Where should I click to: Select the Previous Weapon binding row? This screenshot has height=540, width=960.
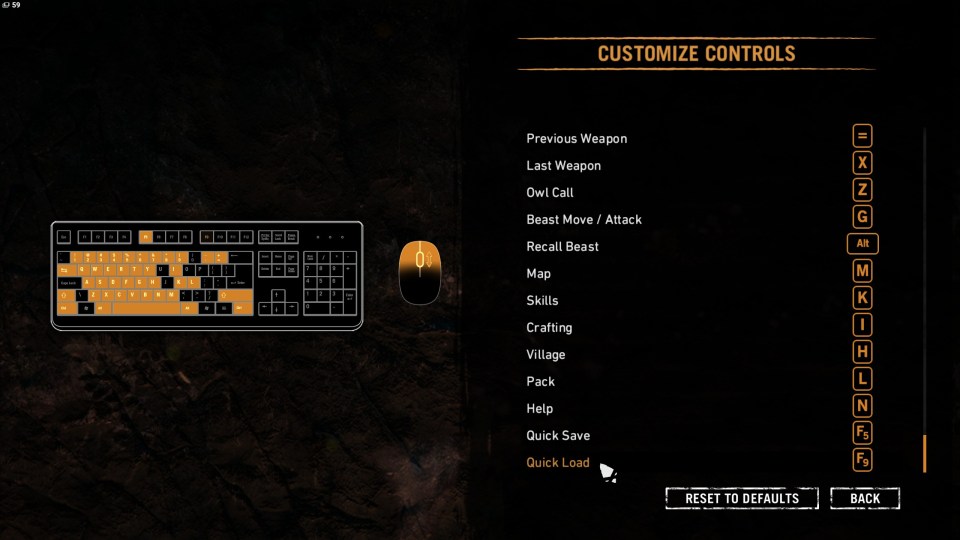point(577,138)
